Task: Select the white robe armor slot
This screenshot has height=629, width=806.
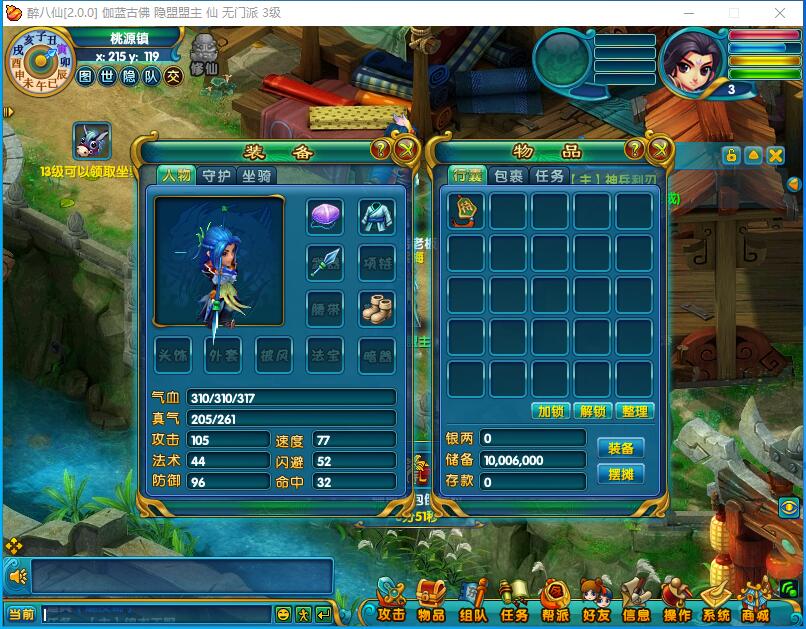Action: point(377,216)
